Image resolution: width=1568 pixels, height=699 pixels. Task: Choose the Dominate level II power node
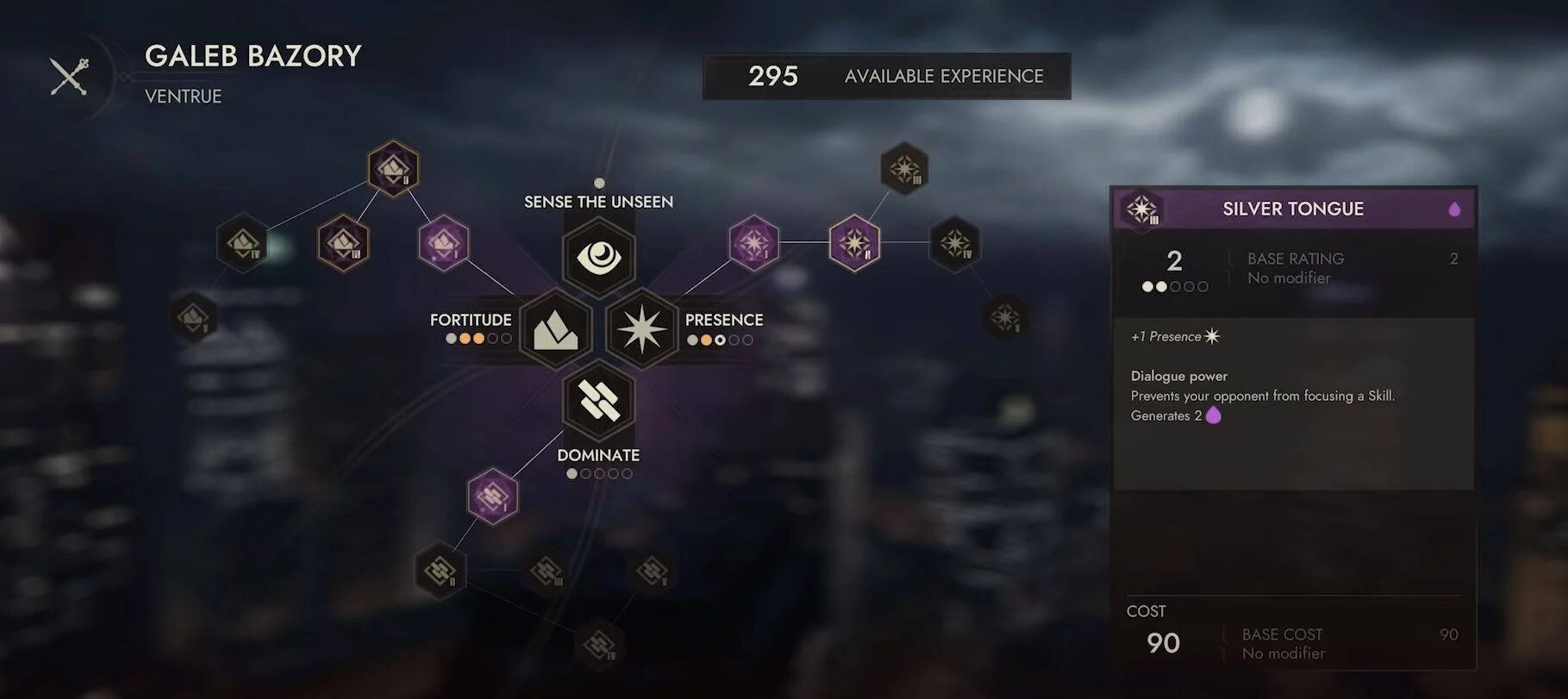[440, 570]
